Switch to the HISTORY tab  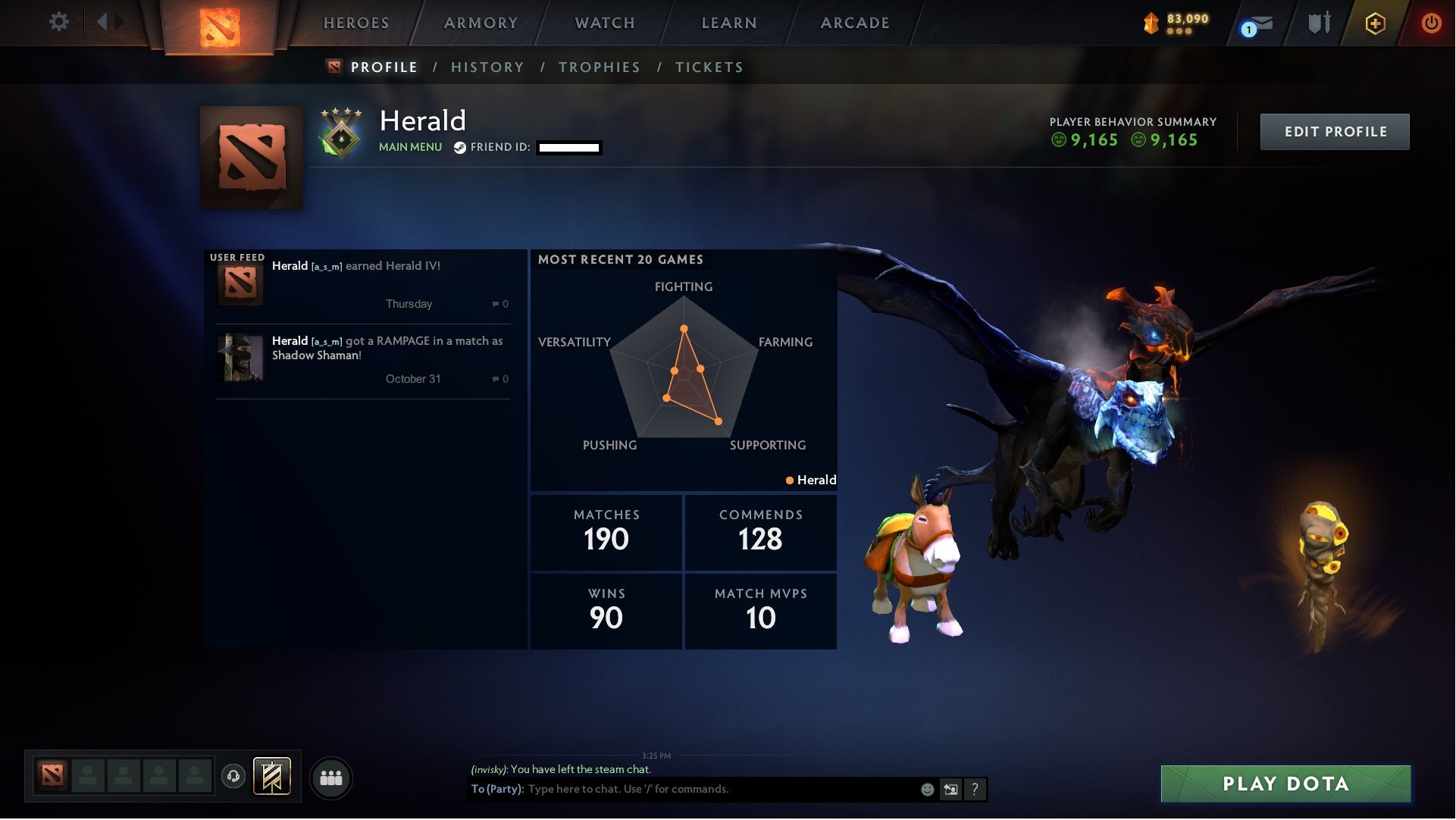tap(487, 67)
